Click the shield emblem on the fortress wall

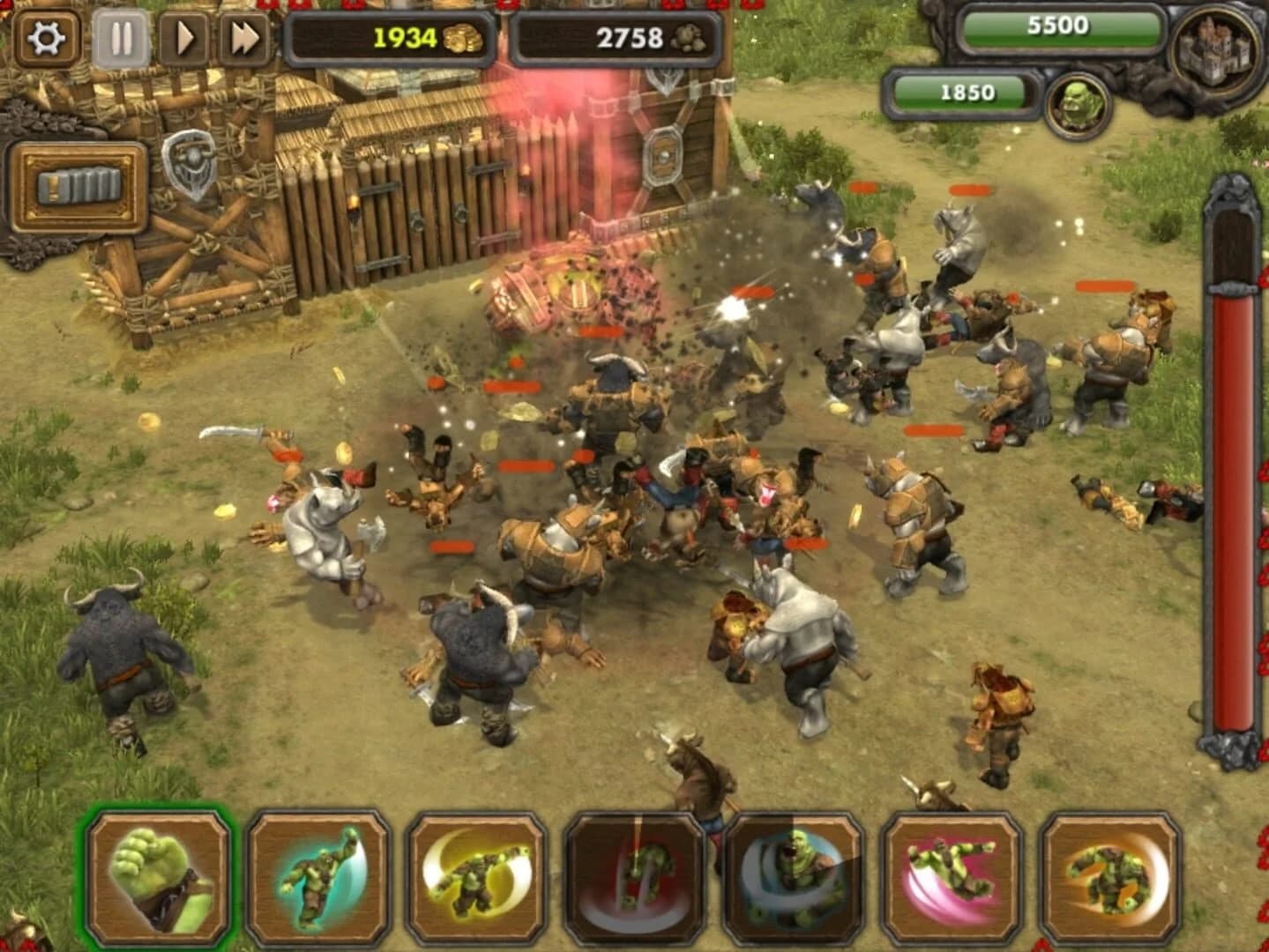click(x=188, y=161)
